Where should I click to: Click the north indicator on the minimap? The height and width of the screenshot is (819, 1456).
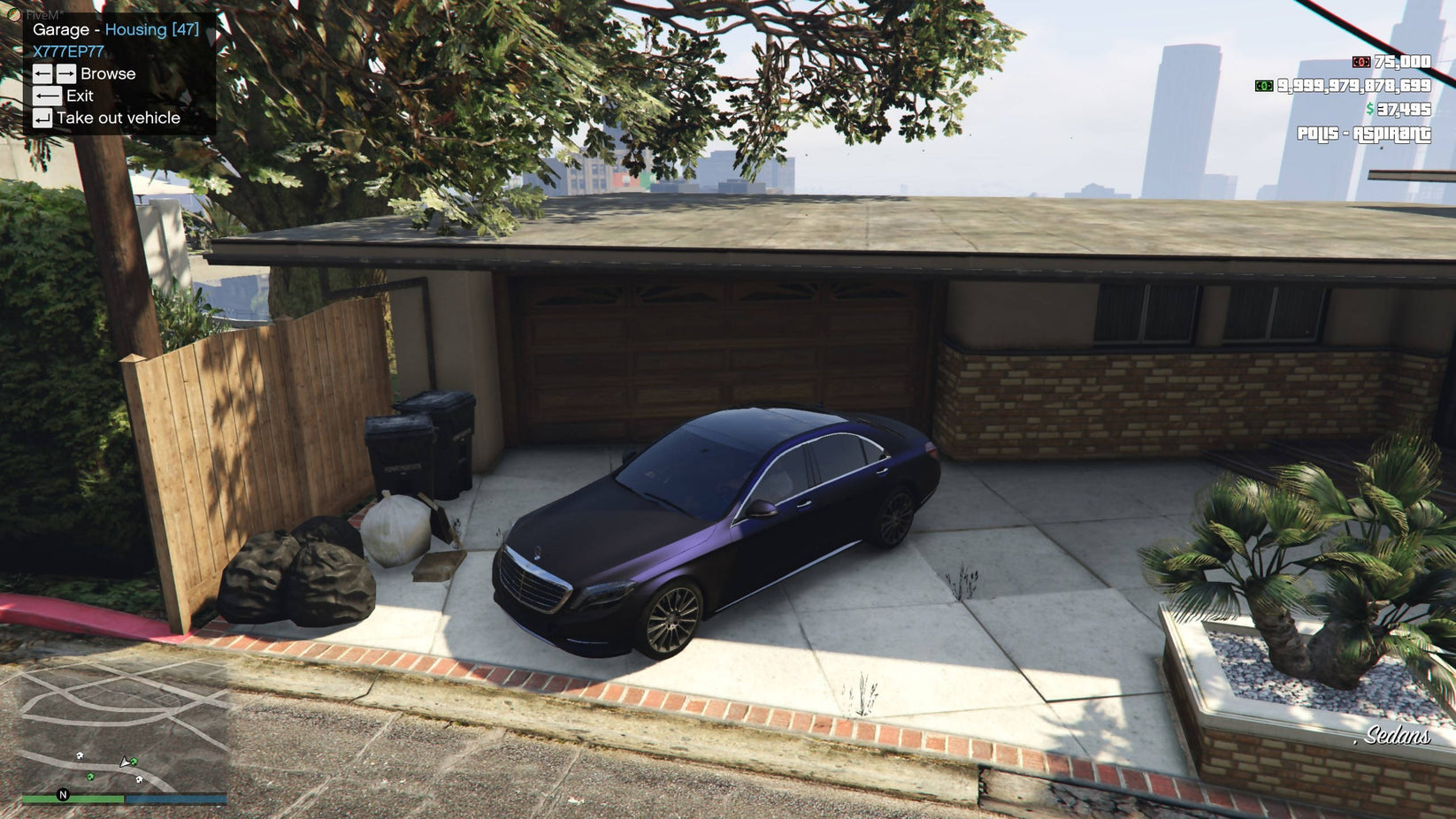(61, 794)
